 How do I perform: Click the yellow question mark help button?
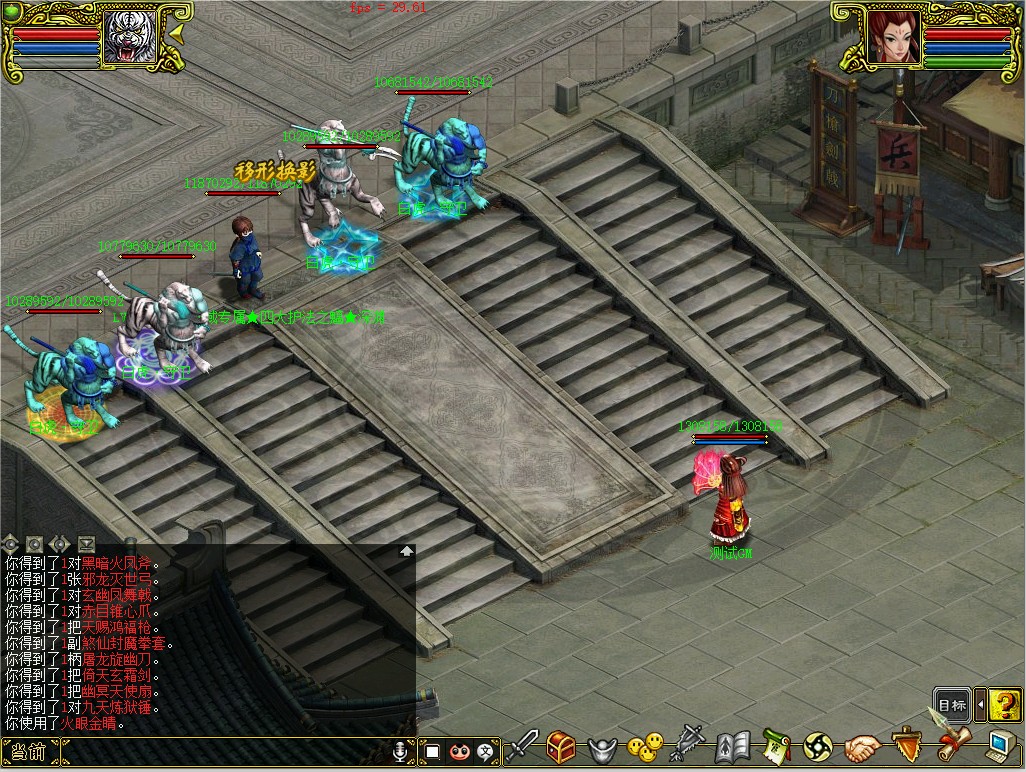[1005, 704]
